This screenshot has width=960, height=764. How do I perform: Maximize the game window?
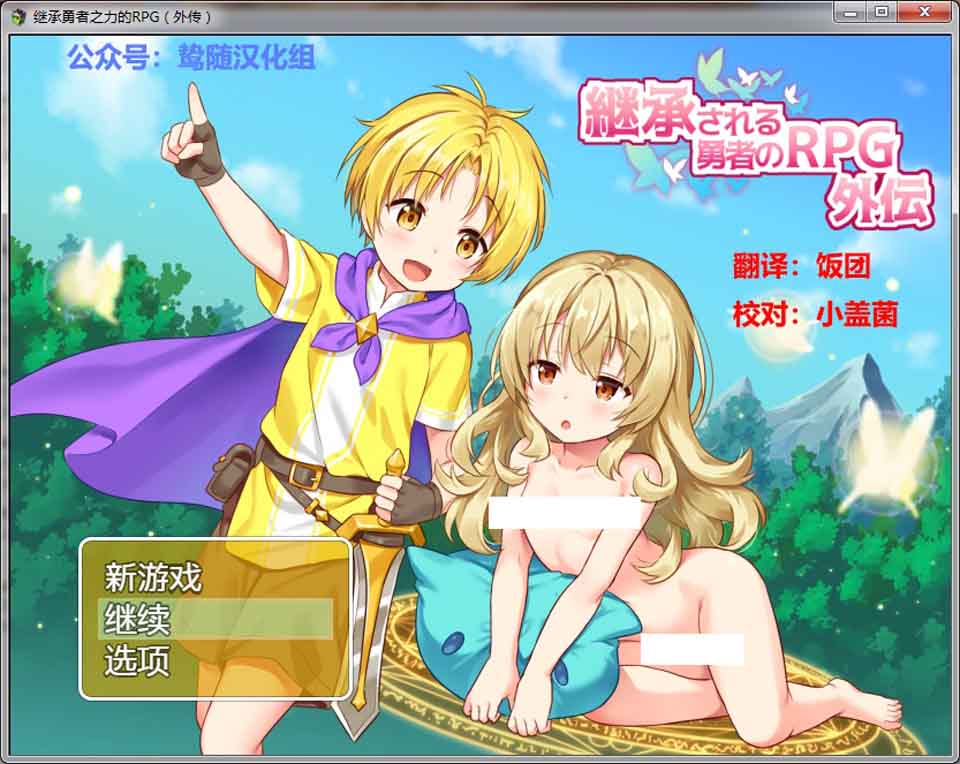coord(881,12)
